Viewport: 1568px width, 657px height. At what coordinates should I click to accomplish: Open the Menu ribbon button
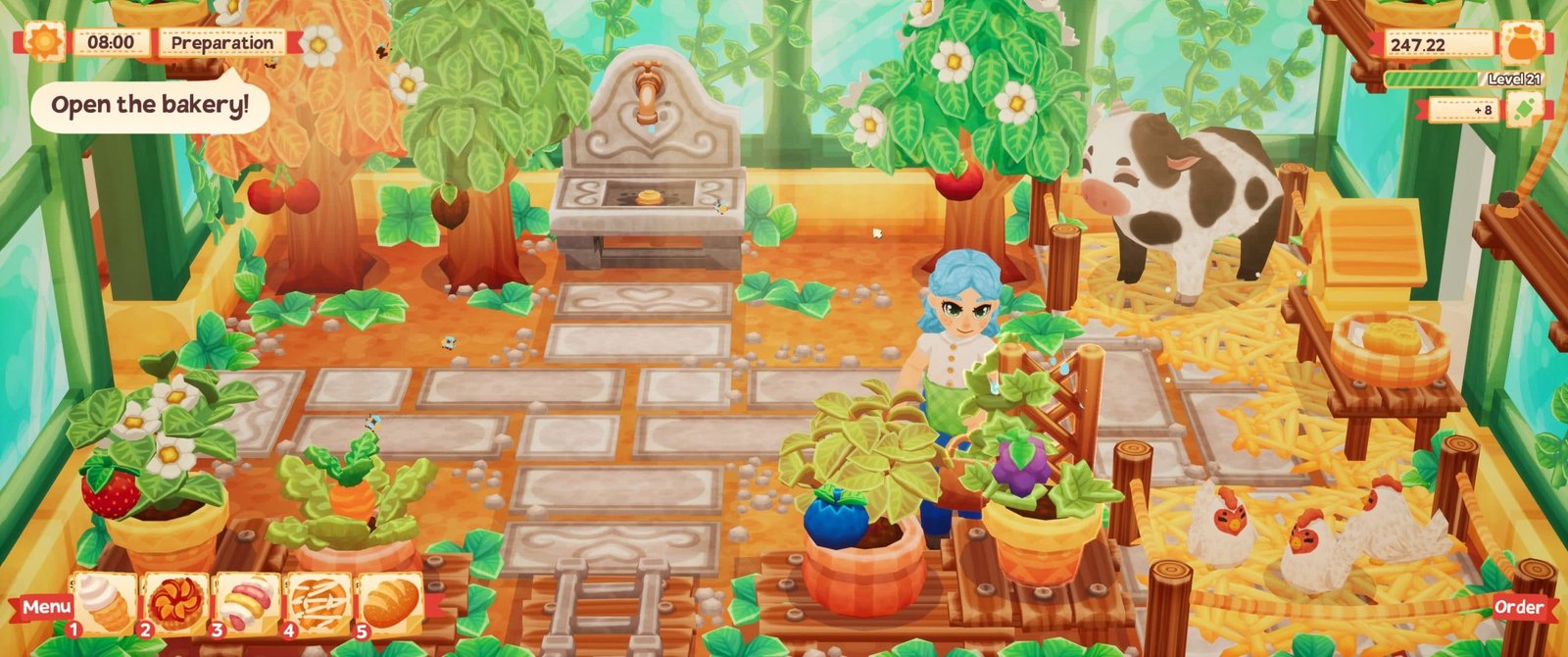click(x=45, y=607)
